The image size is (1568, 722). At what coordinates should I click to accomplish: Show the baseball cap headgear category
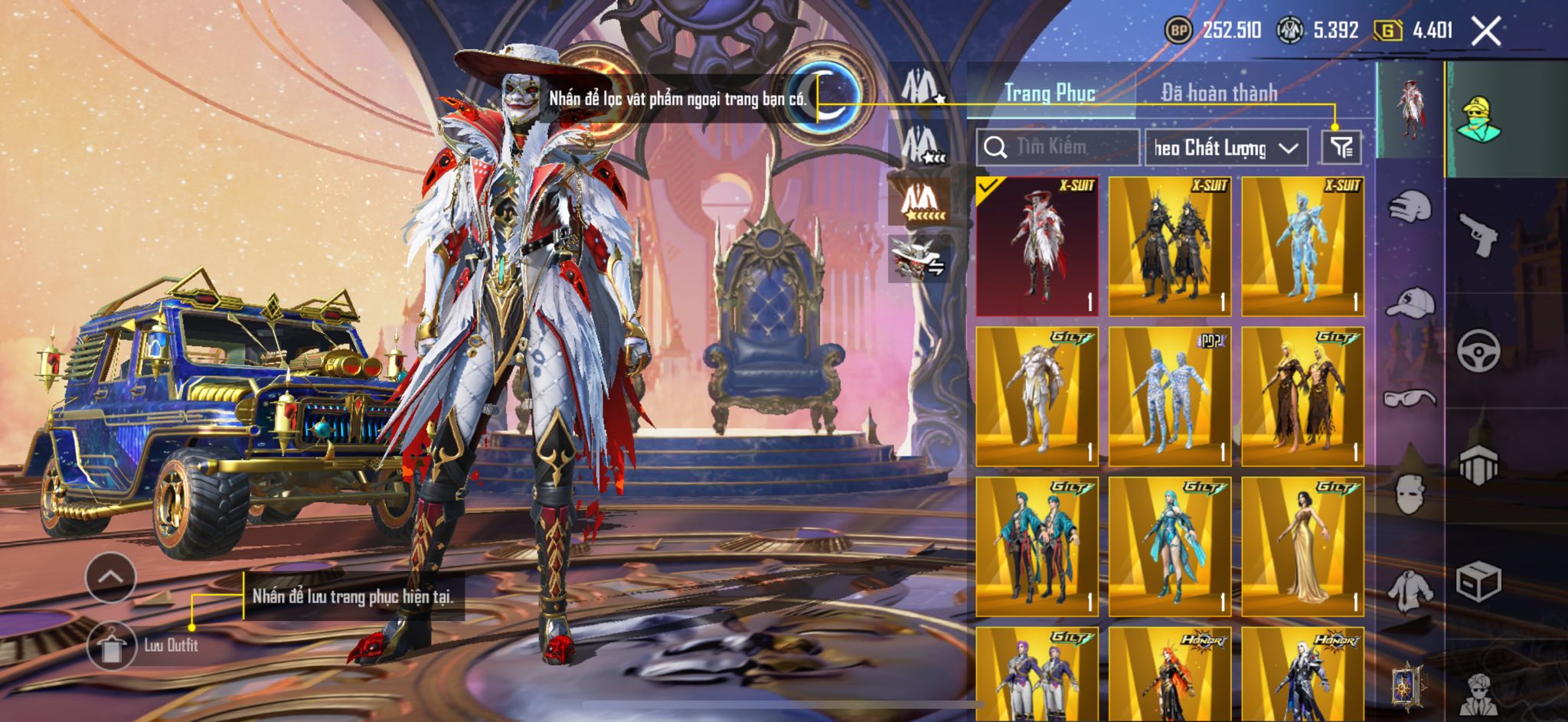pyautogui.click(x=1410, y=302)
